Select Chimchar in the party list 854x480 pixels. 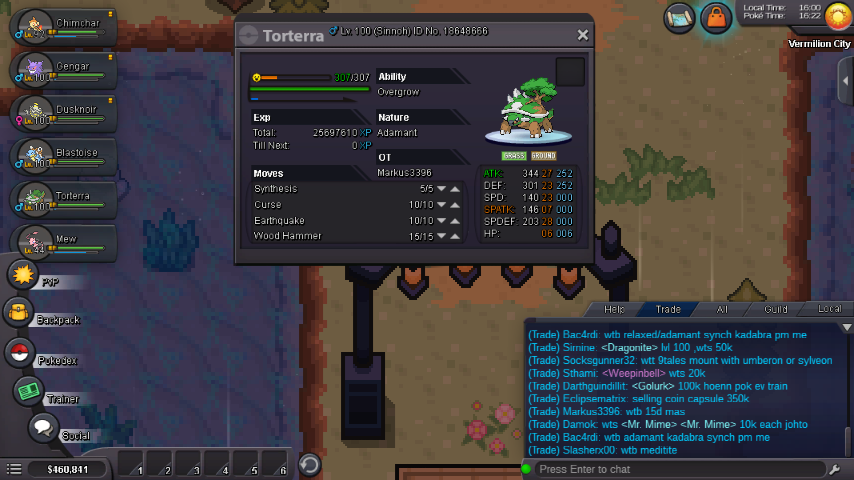tap(60, 25)
